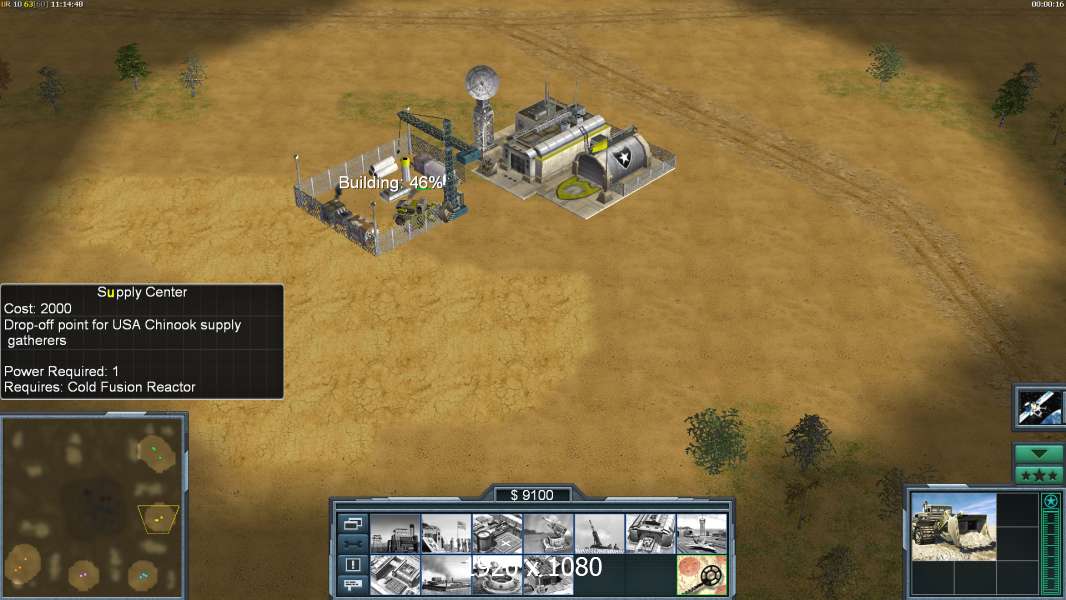Build the Supply Center with helipad icon

pyautogui.click(x=497, y=534)
